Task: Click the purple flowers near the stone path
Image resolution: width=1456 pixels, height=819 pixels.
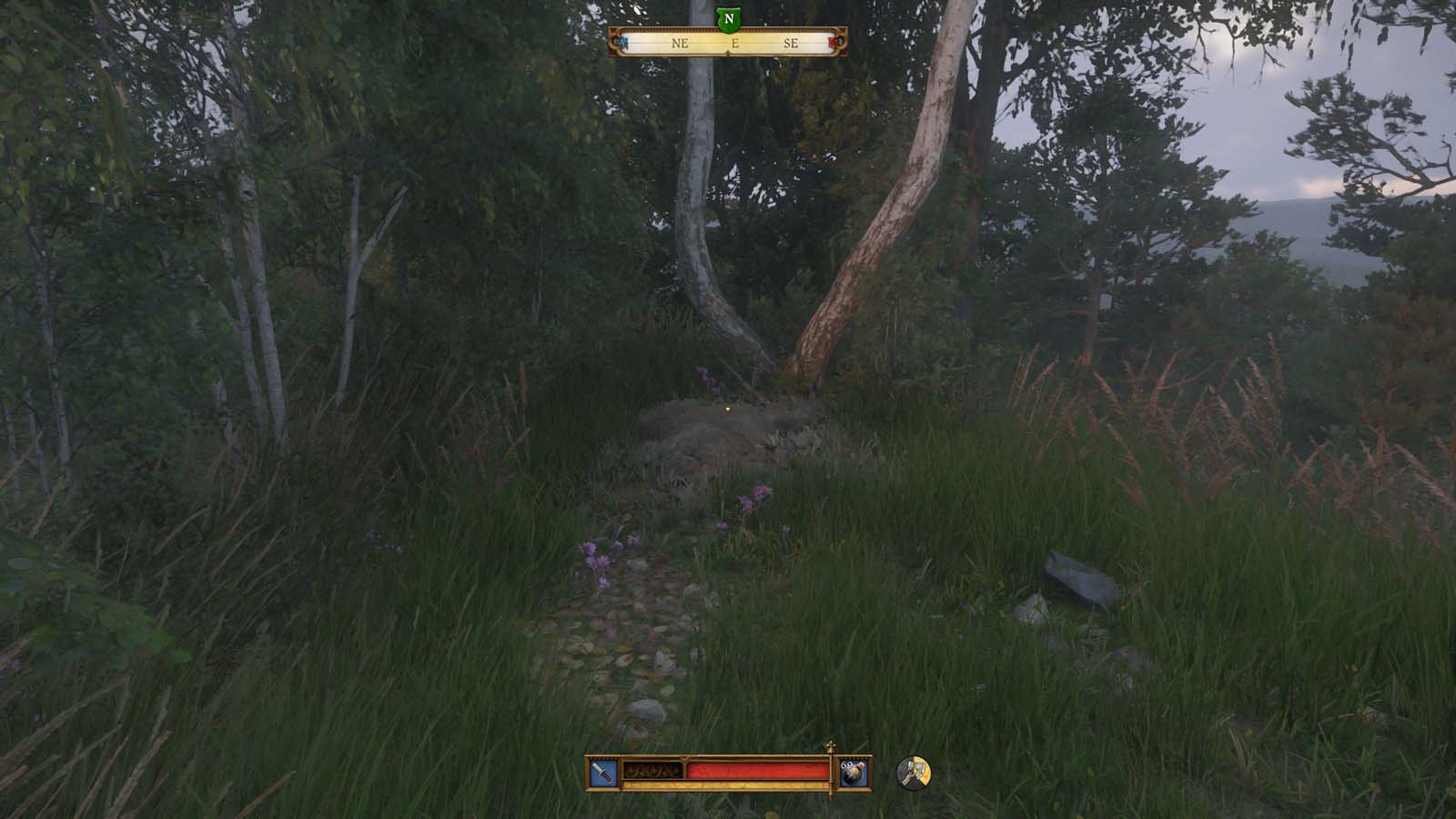Action: click(599, 557)
